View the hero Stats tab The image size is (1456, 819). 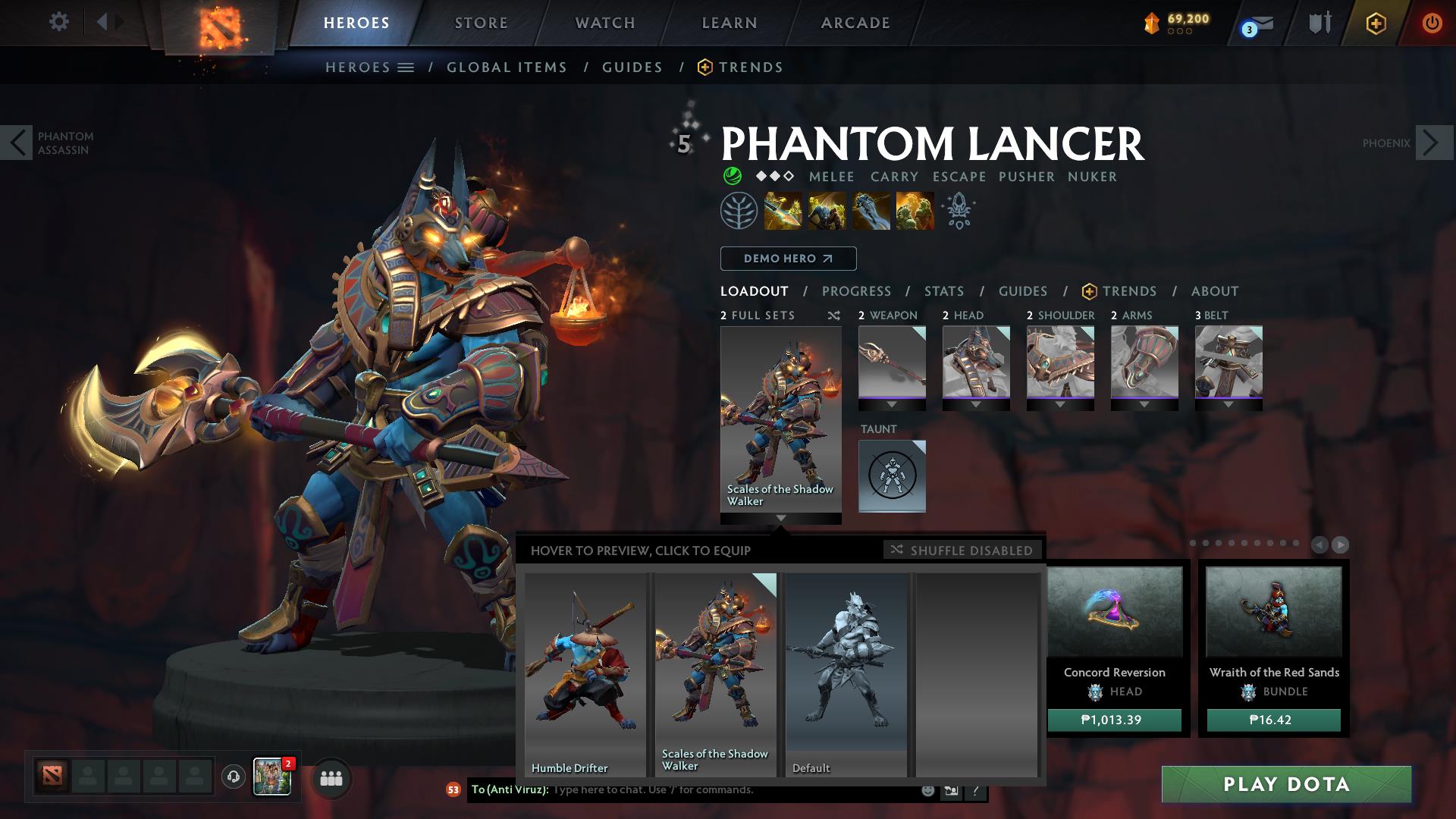944,291
